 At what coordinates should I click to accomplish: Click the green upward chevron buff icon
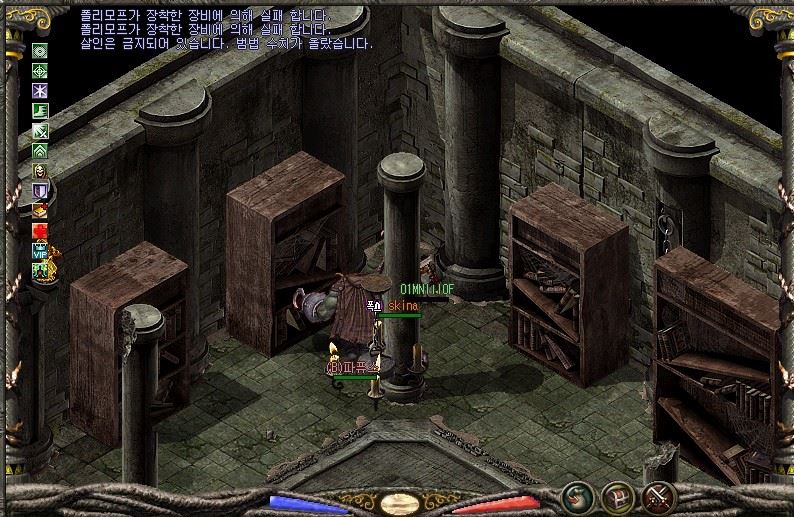coord(40,151)
